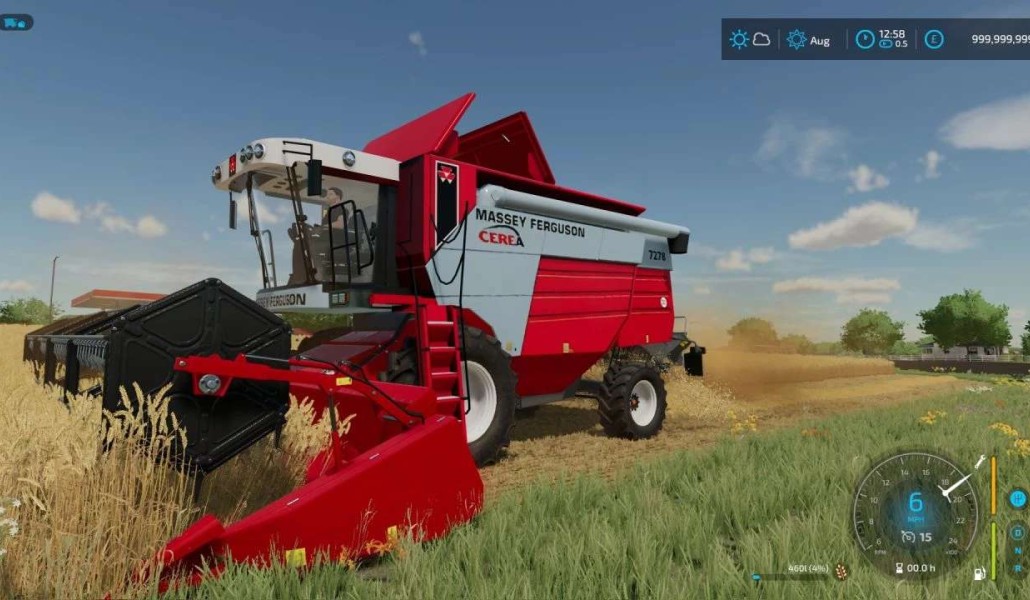1030x600 pixels.
Task: Select the blue gearbox shifter icon
Action: pyautogui.click(x=1018, y=498)
